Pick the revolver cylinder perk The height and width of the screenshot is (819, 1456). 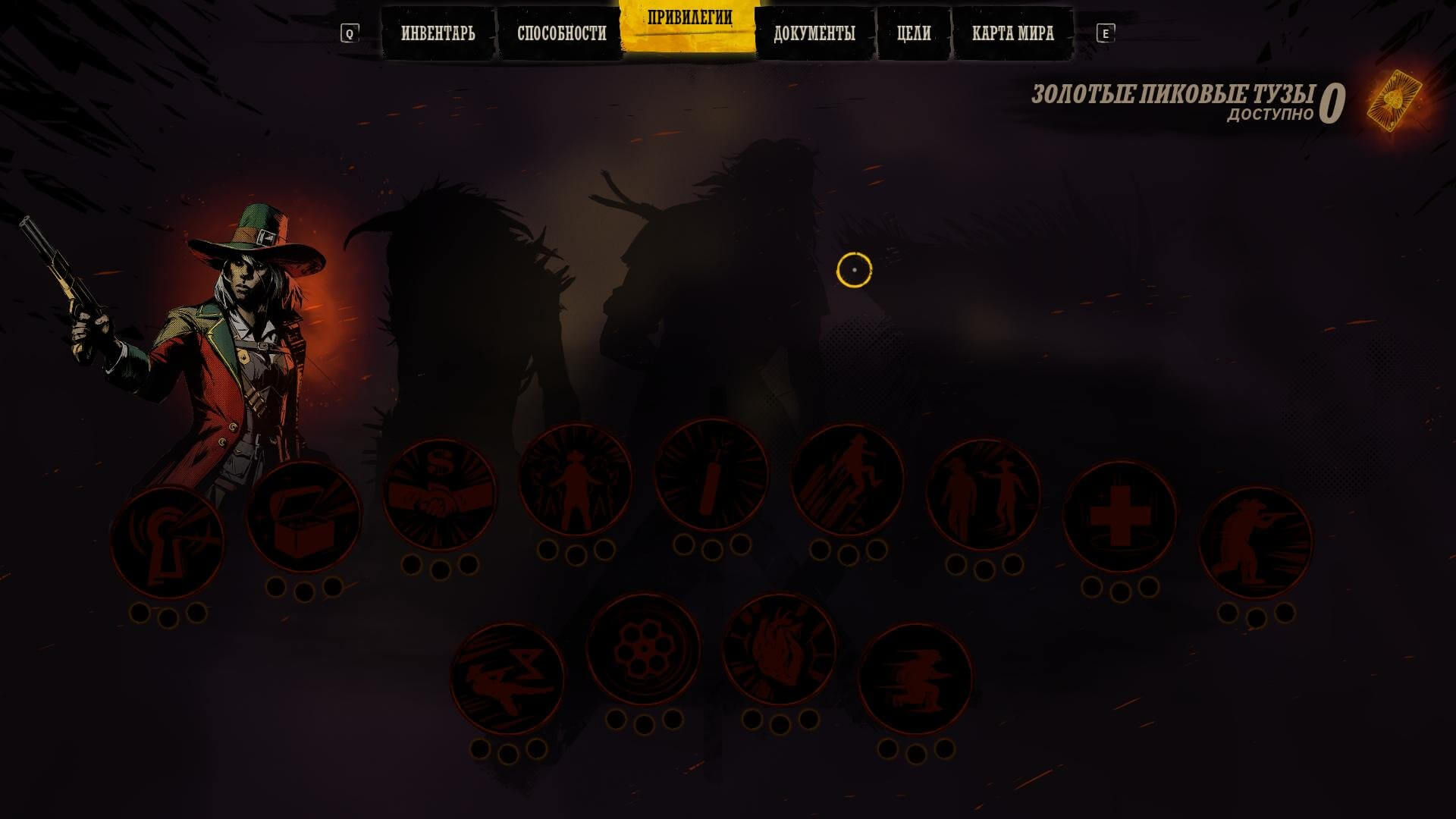coord(644,650)
